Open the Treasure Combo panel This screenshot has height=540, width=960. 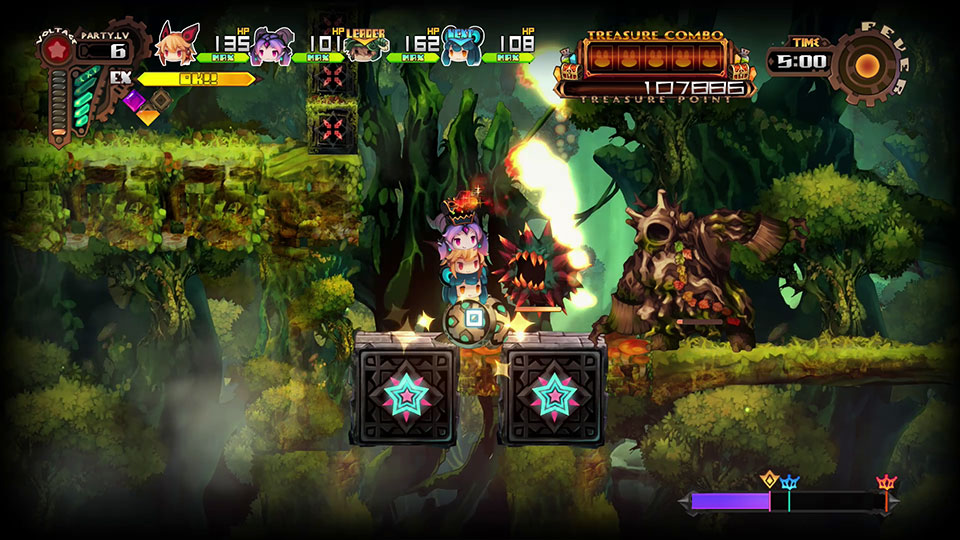point(655,60)
